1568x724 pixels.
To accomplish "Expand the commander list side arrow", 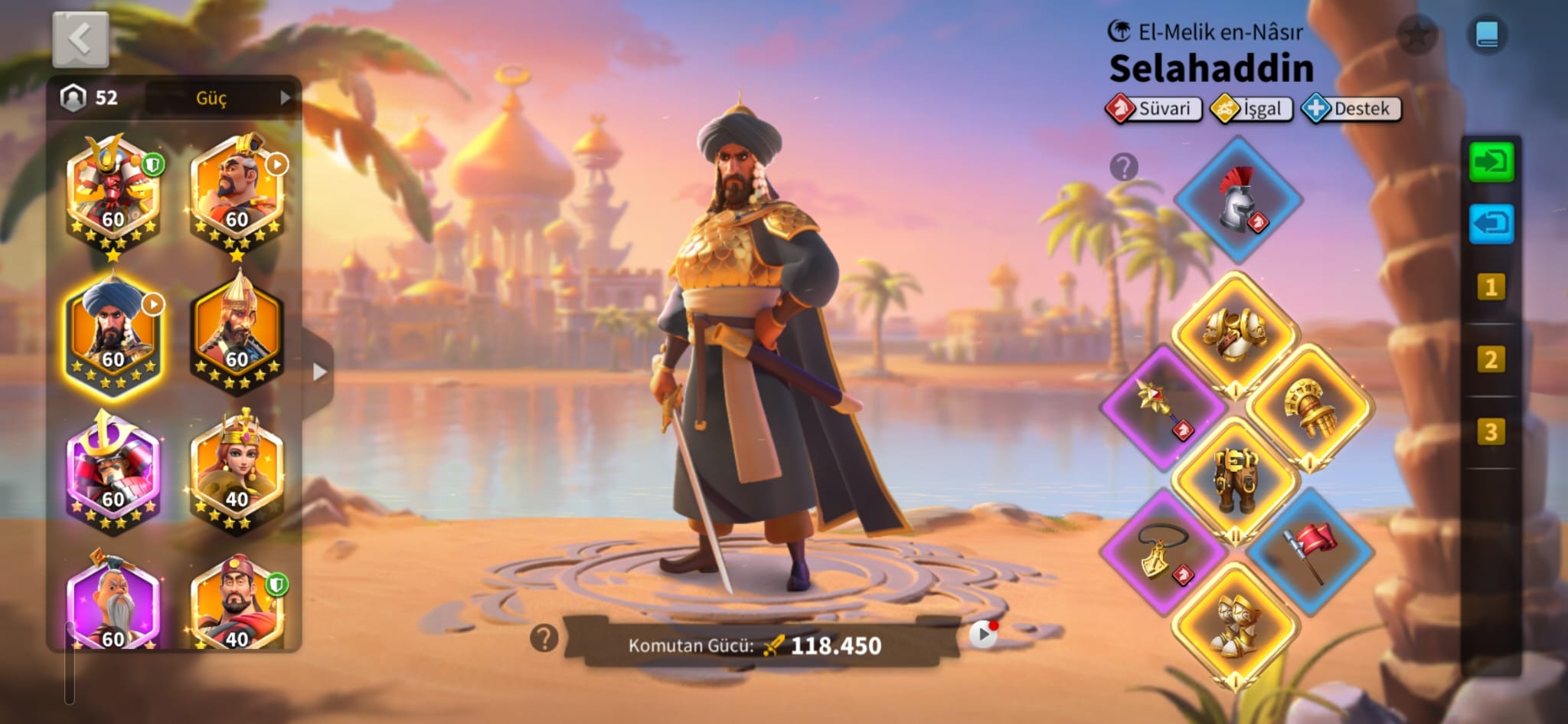I will point(319,372).
